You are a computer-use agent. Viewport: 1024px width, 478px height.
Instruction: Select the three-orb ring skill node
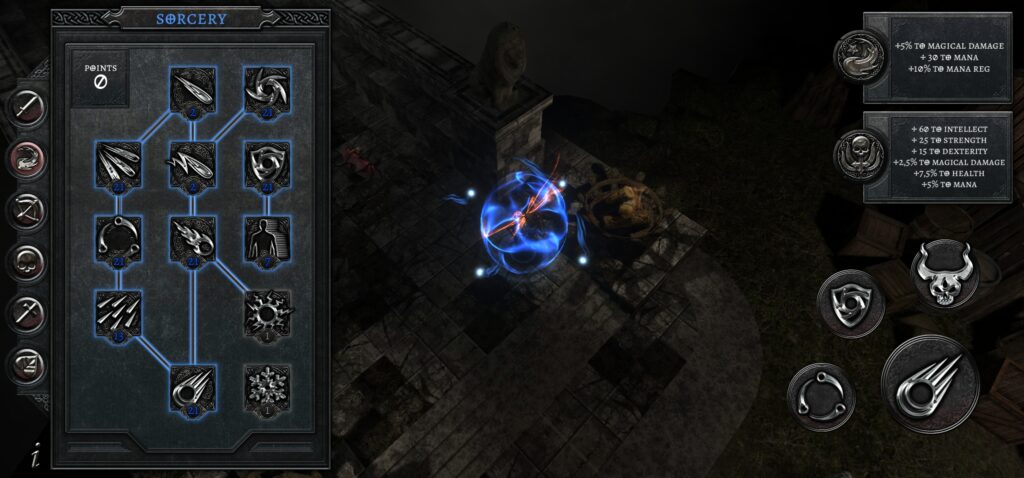116,238
